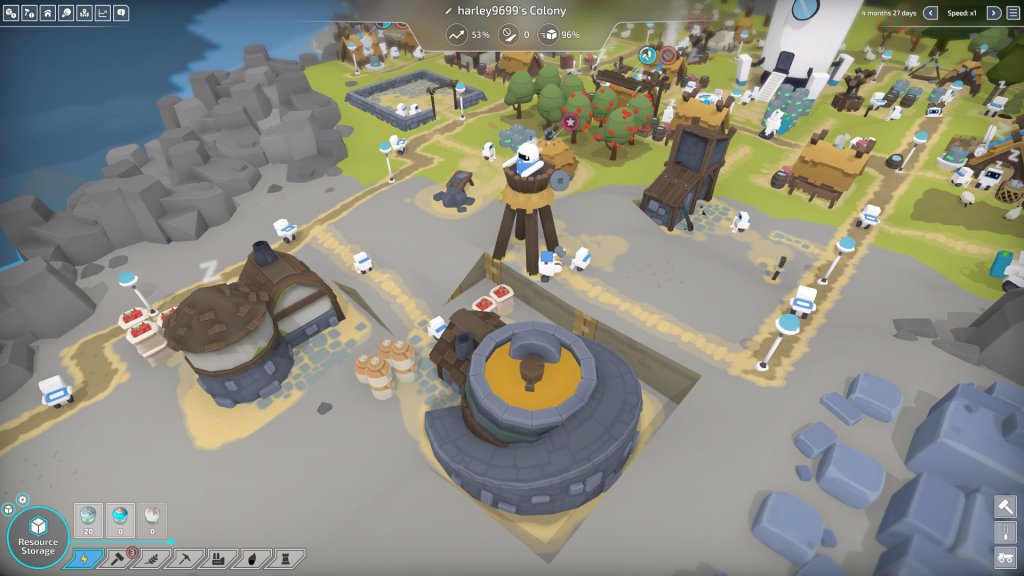Viewport: 1024px width, 576px height.
Task: Open the hamburger main menu
Action: 1012,13
